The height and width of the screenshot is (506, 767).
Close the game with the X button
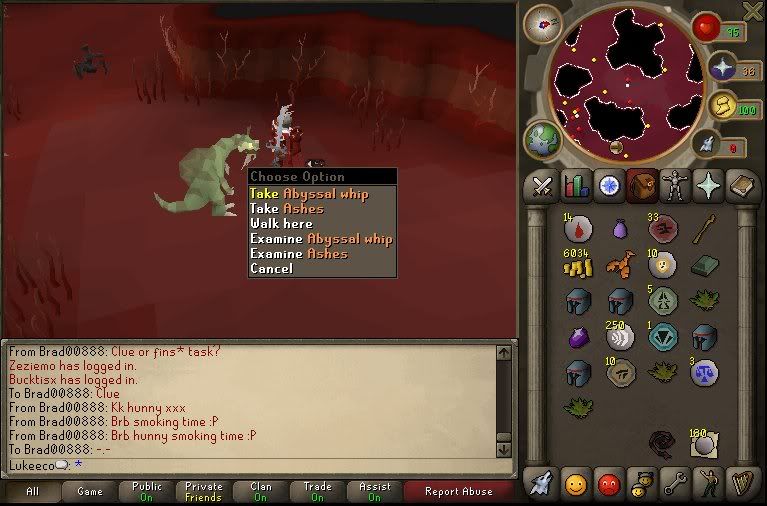coord(753,10)
